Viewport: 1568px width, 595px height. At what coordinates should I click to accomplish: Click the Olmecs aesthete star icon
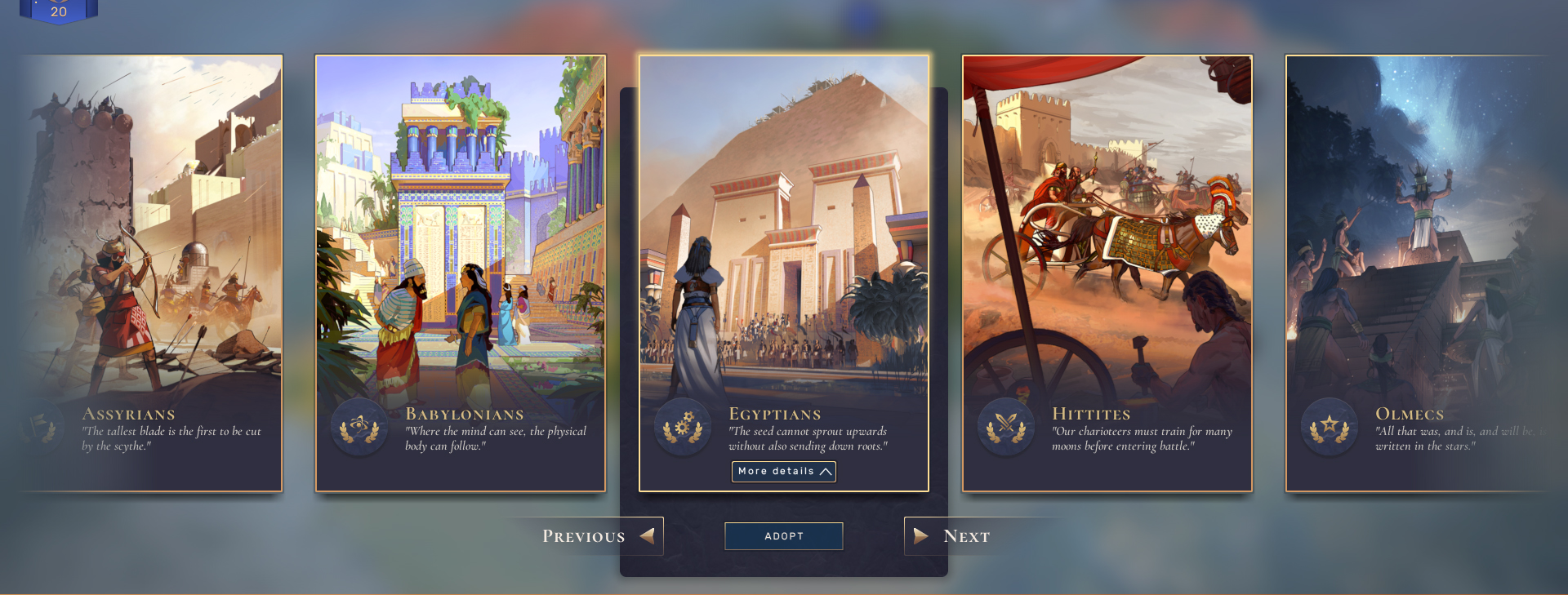[1330, 427]
